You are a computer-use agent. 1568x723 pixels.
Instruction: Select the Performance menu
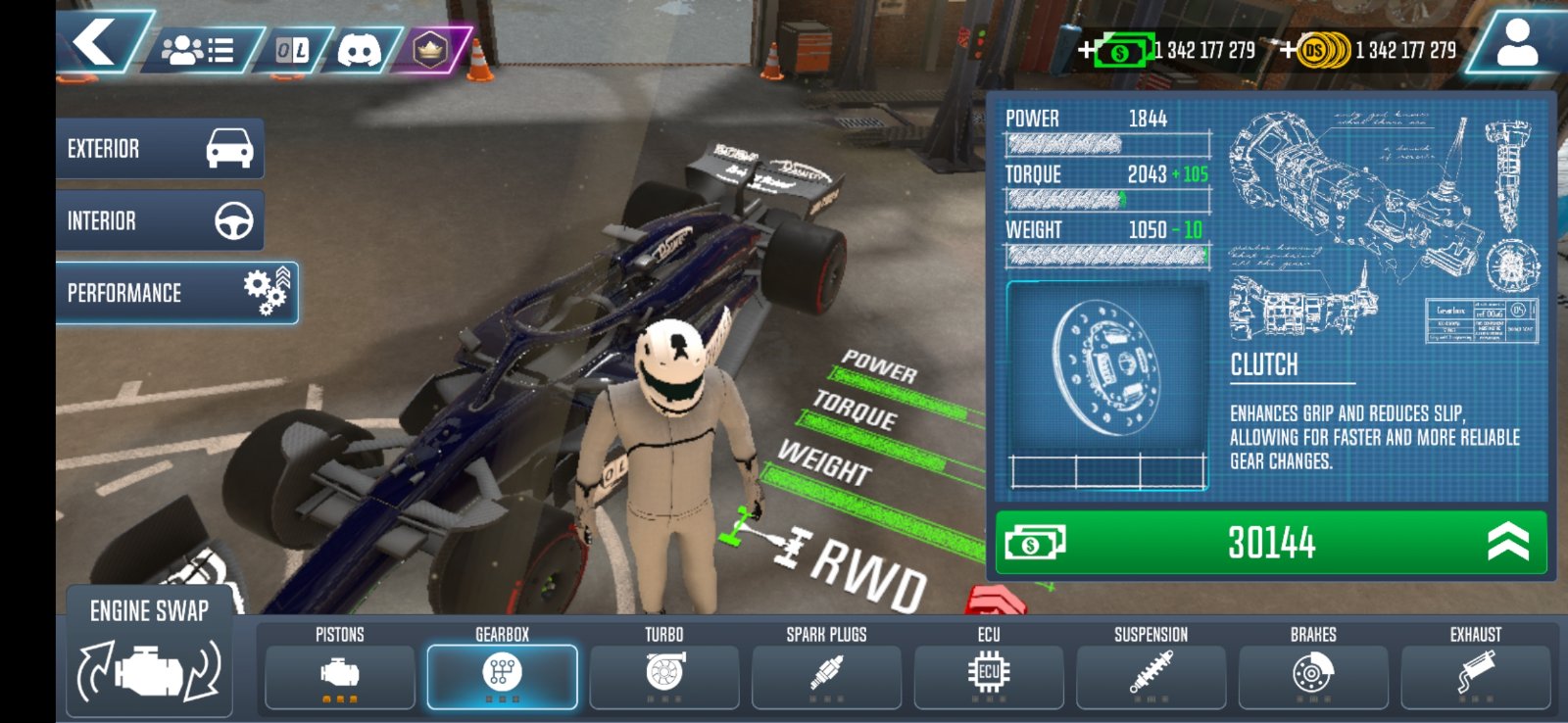click(176, 293)
